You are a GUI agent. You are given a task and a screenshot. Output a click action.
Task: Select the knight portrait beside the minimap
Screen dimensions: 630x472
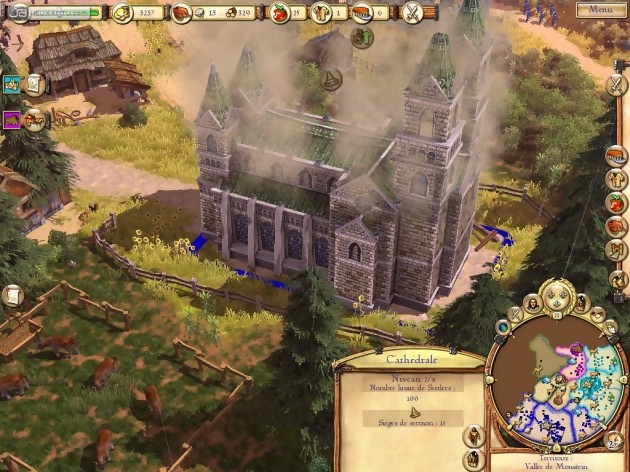pyautogui.click(x=474, y=436)
